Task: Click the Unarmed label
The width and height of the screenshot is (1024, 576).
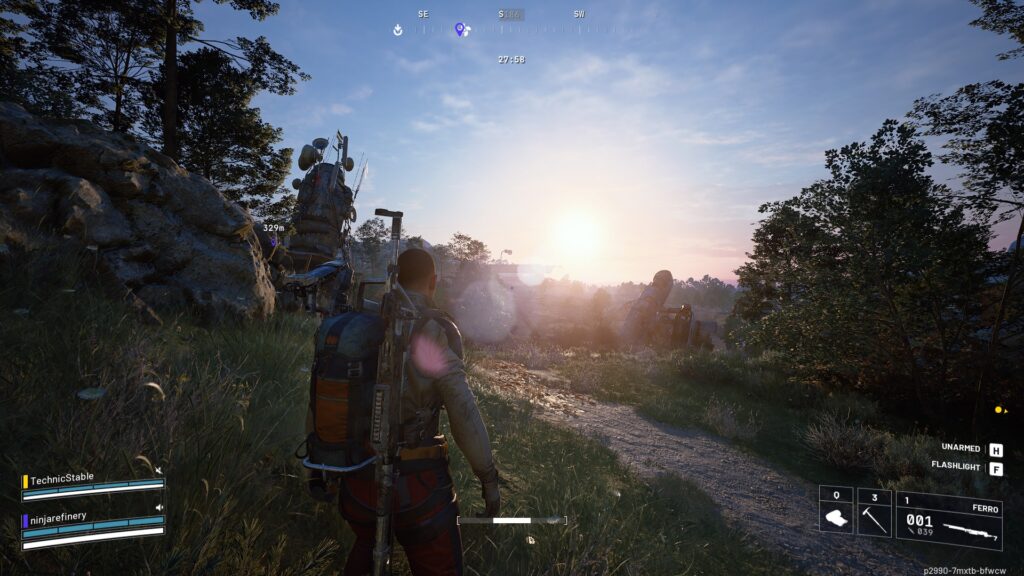Action: tap(960, 449)
